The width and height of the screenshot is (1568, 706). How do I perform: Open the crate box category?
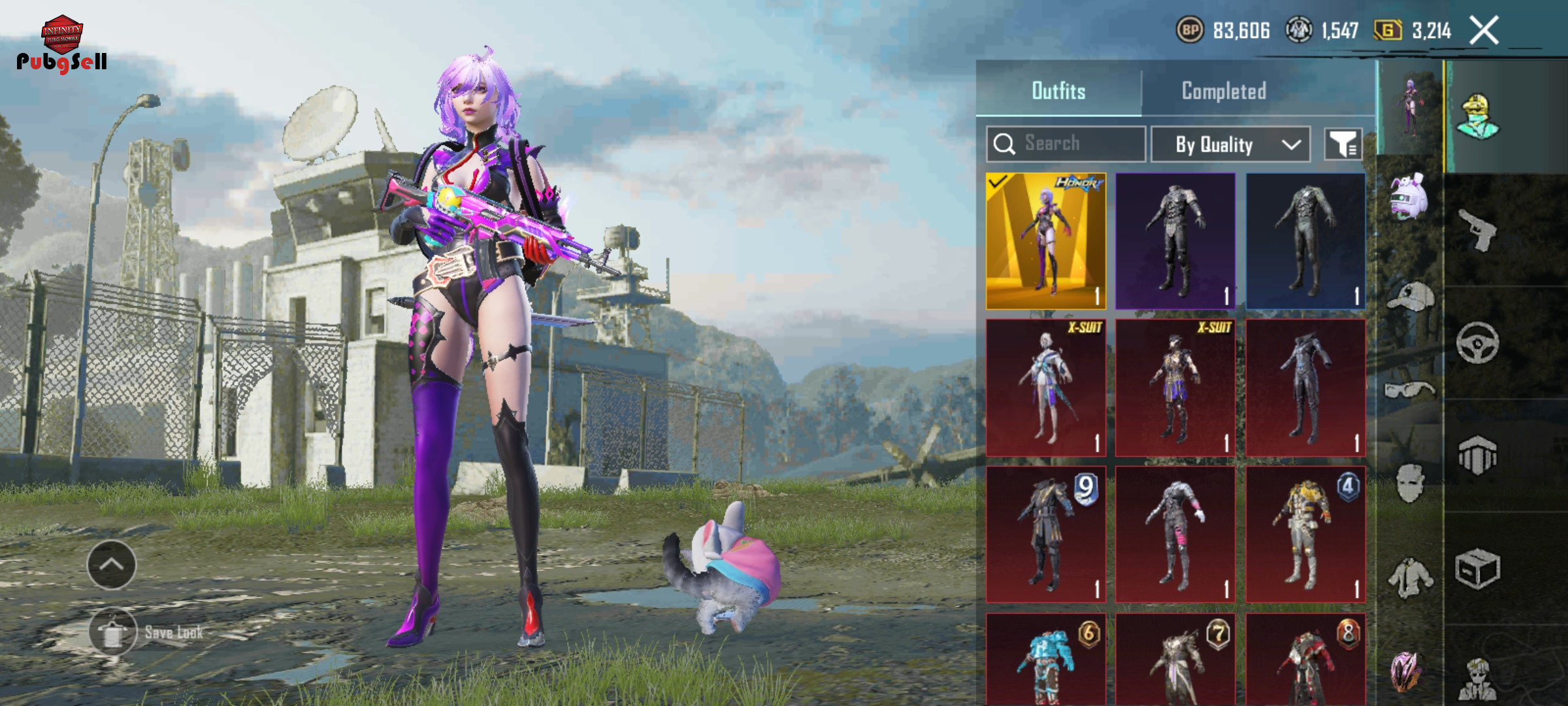coord(1478,569)
